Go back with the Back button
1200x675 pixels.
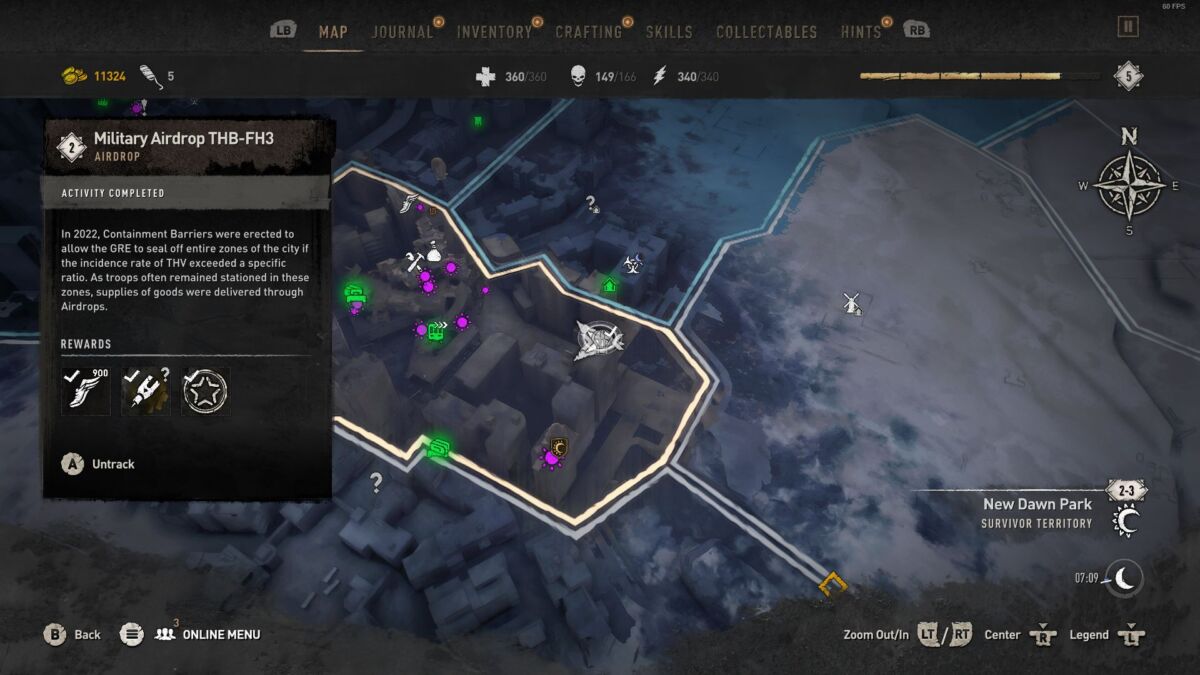74,634
